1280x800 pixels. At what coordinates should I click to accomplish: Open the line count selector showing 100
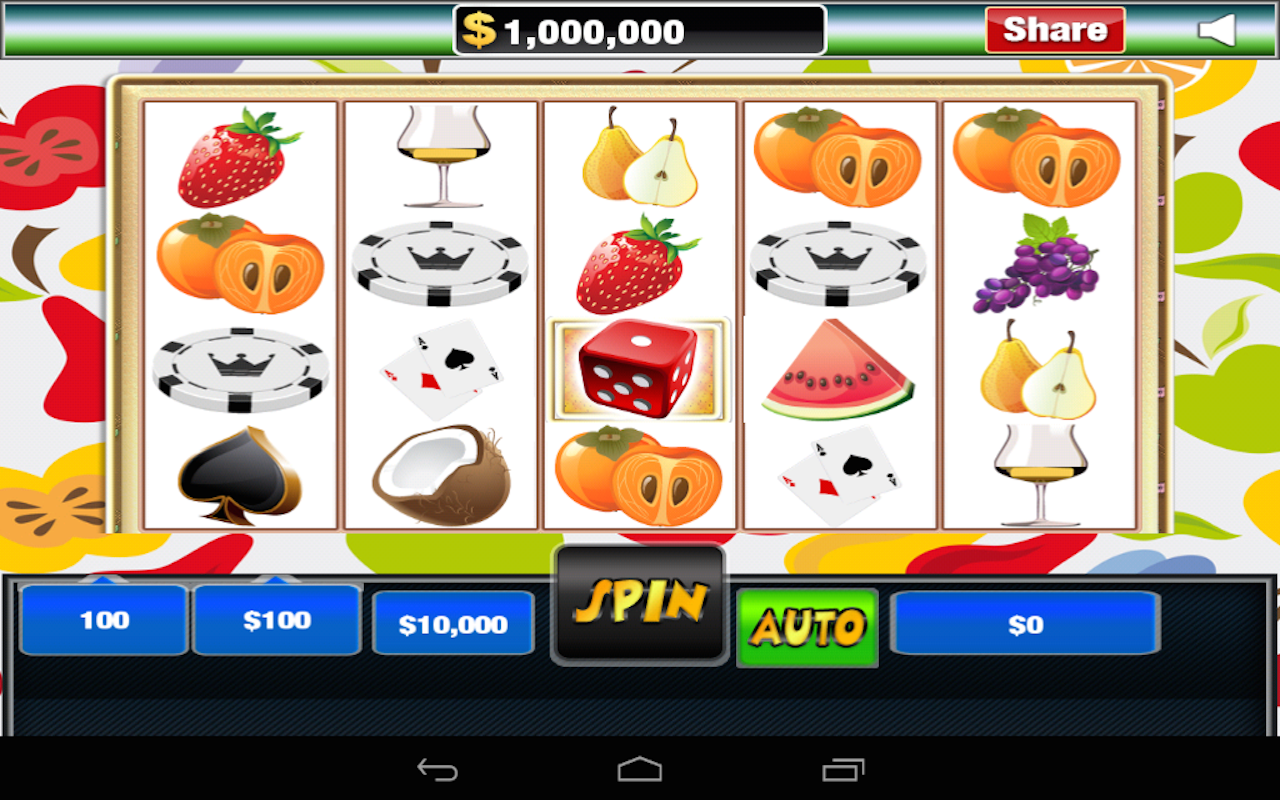103,620
